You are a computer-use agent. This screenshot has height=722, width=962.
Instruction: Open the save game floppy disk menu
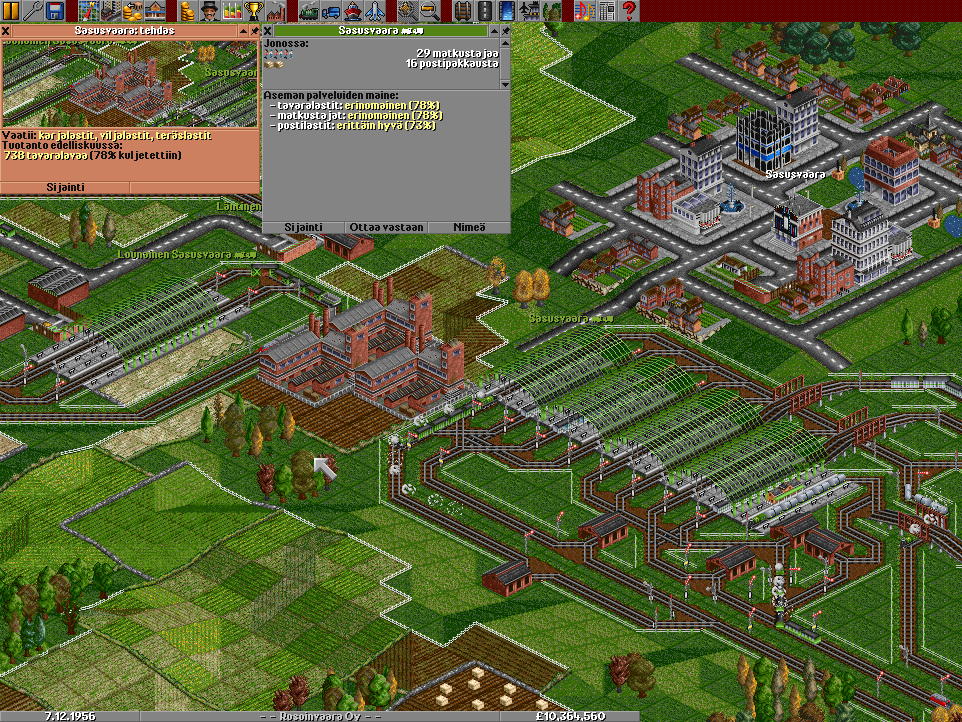[x=55, y=11]
